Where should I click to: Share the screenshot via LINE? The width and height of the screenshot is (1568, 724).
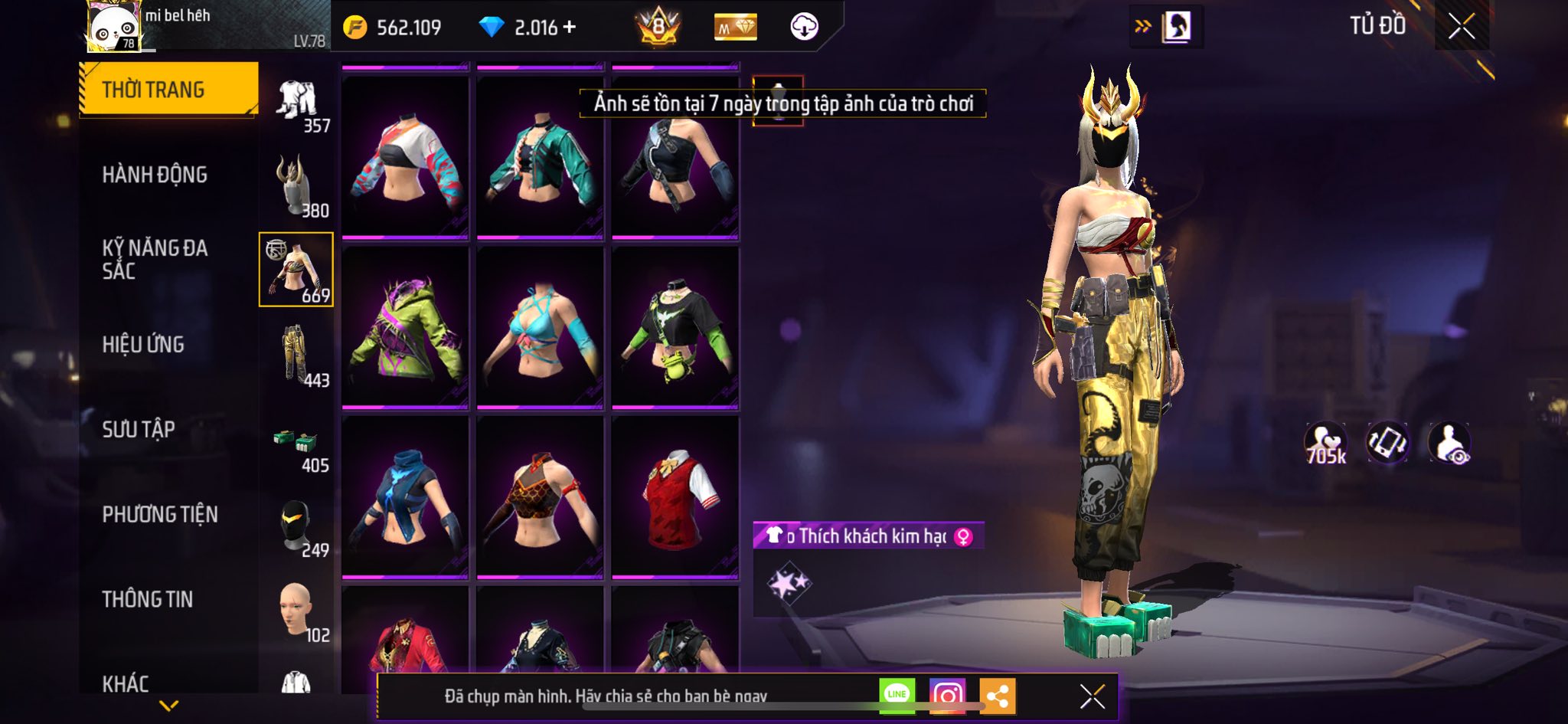pos(897,696)
